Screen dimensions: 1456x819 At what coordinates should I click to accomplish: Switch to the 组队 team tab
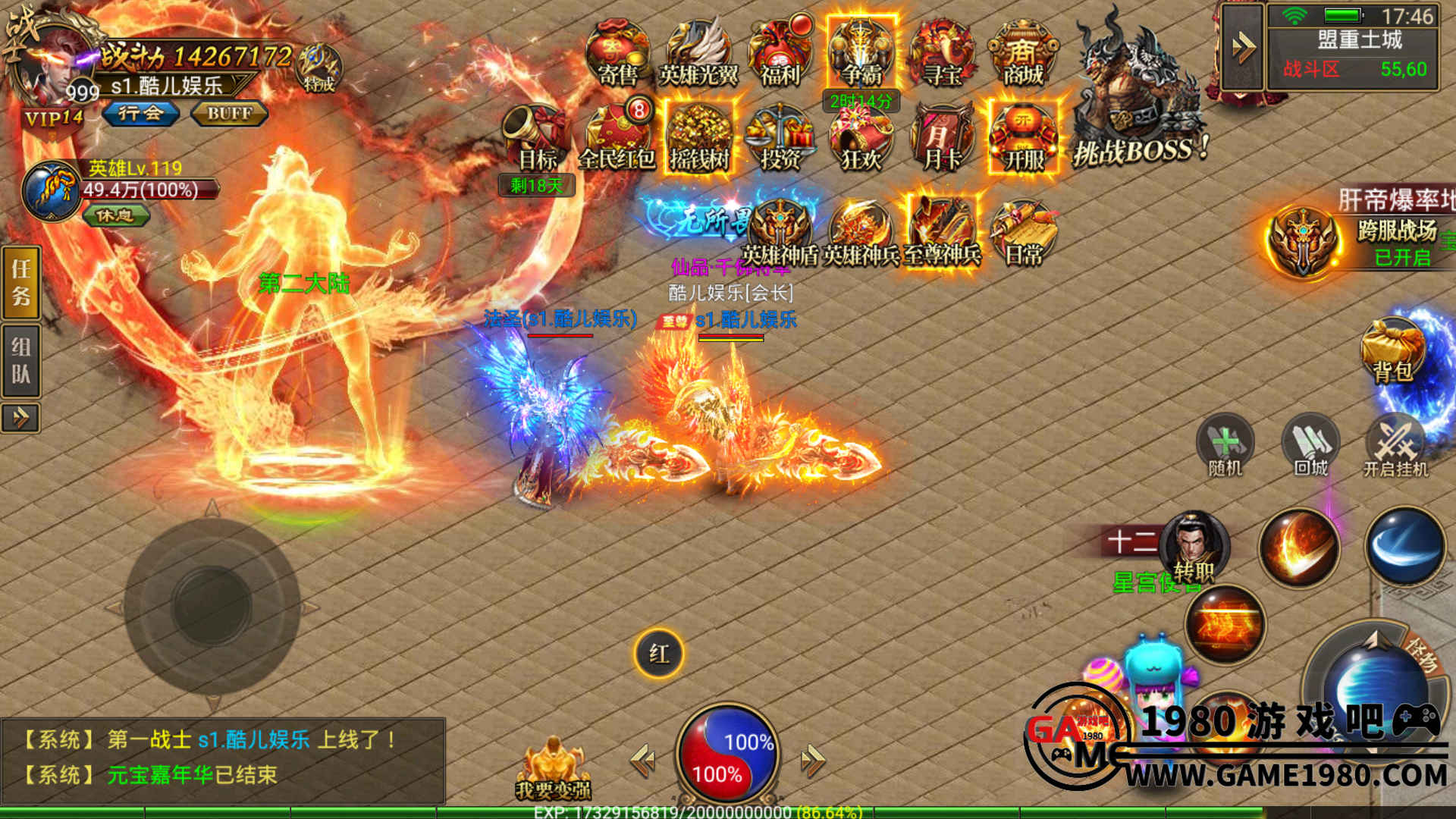click(x=20, y=360)
